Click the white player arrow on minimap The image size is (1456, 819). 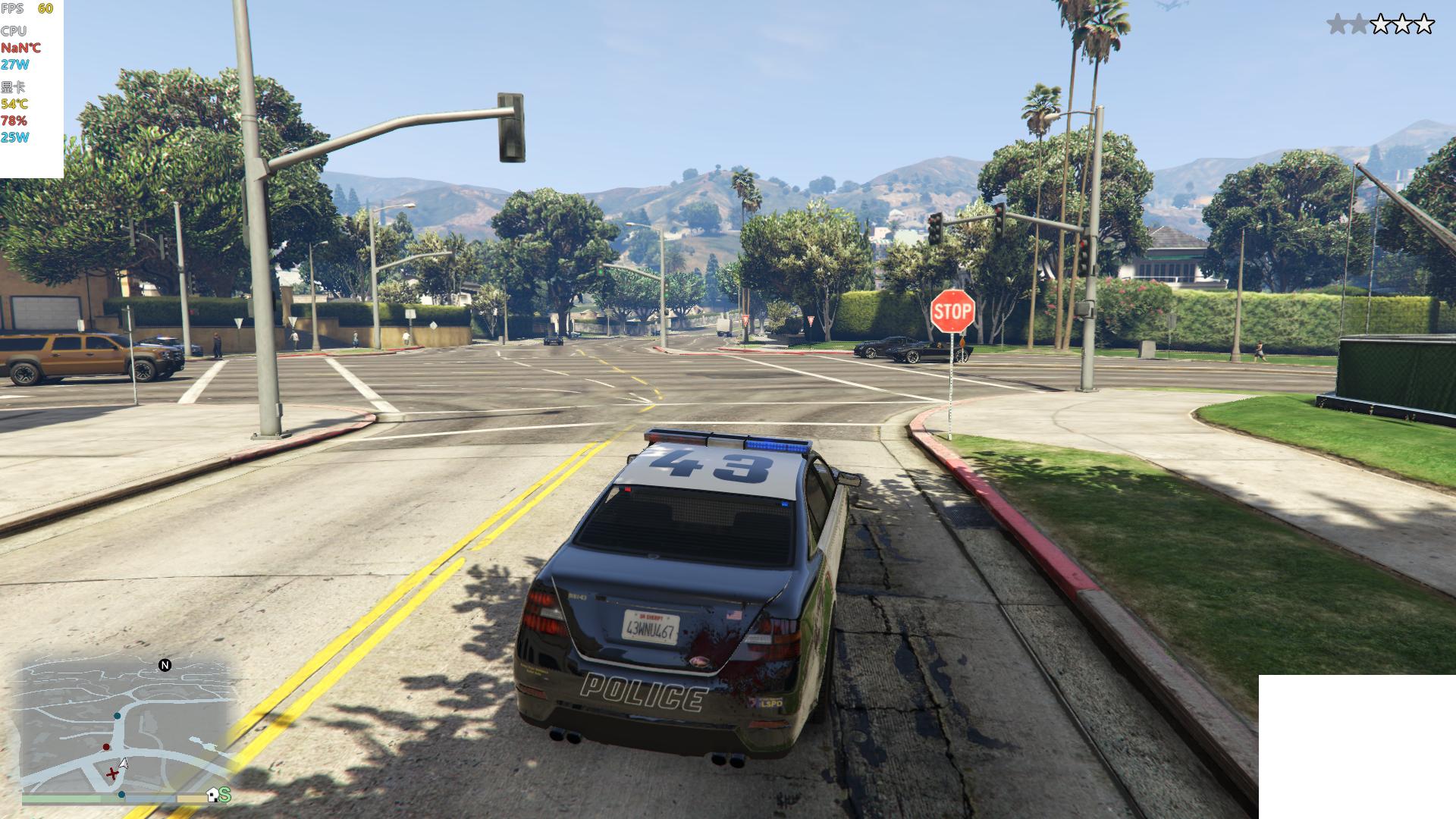click(124, 764)
